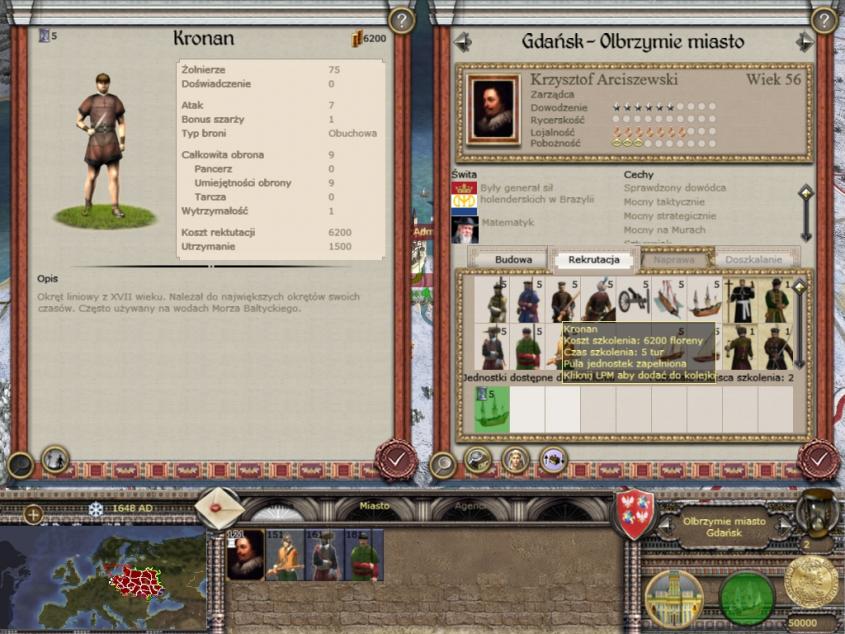Select the general's card in army bar
The width and height of the screenshot is (845, 634).
click(245, 556)
